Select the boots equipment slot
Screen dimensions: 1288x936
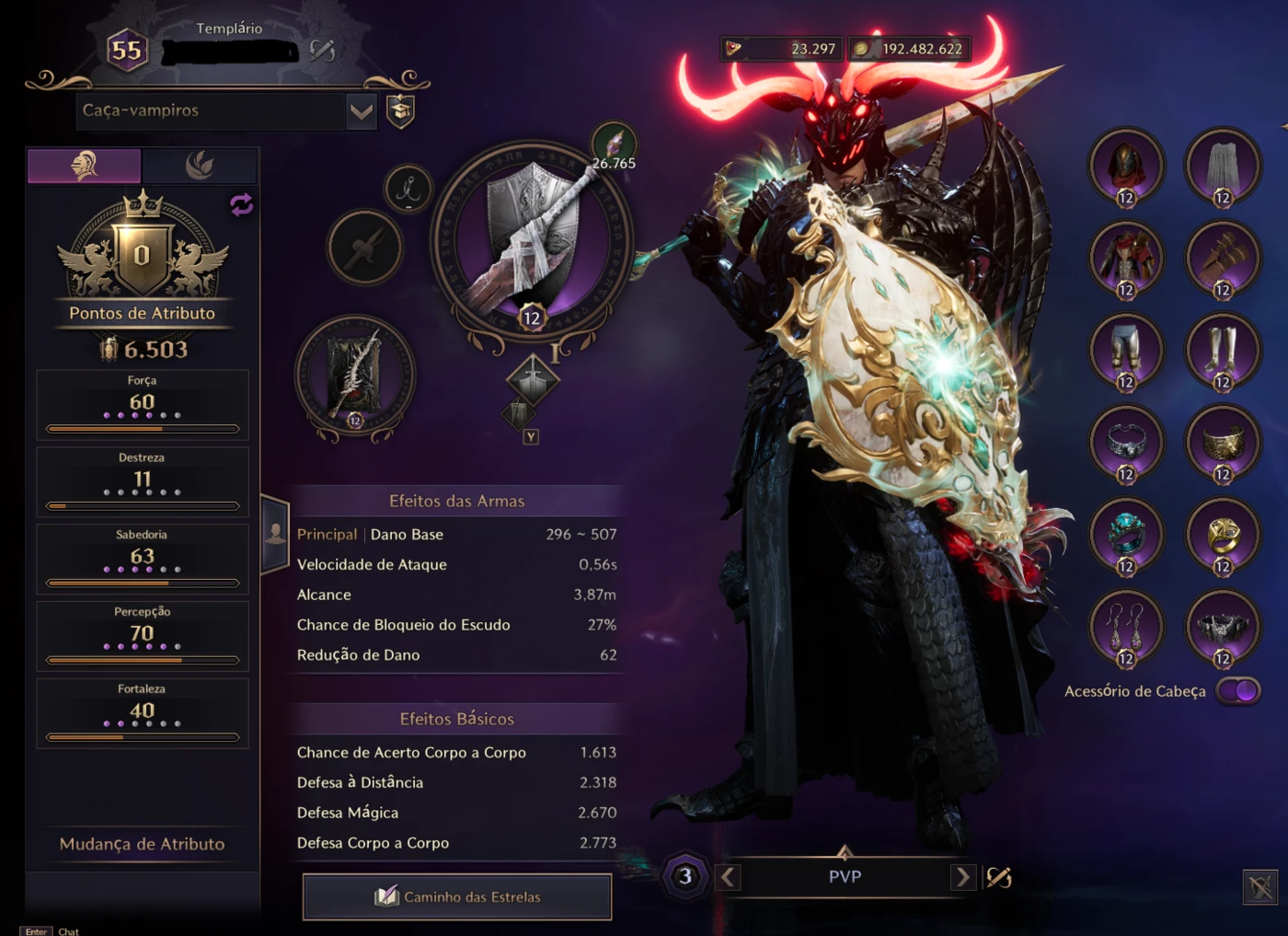pyautogui.click(x=1222, y=352)
